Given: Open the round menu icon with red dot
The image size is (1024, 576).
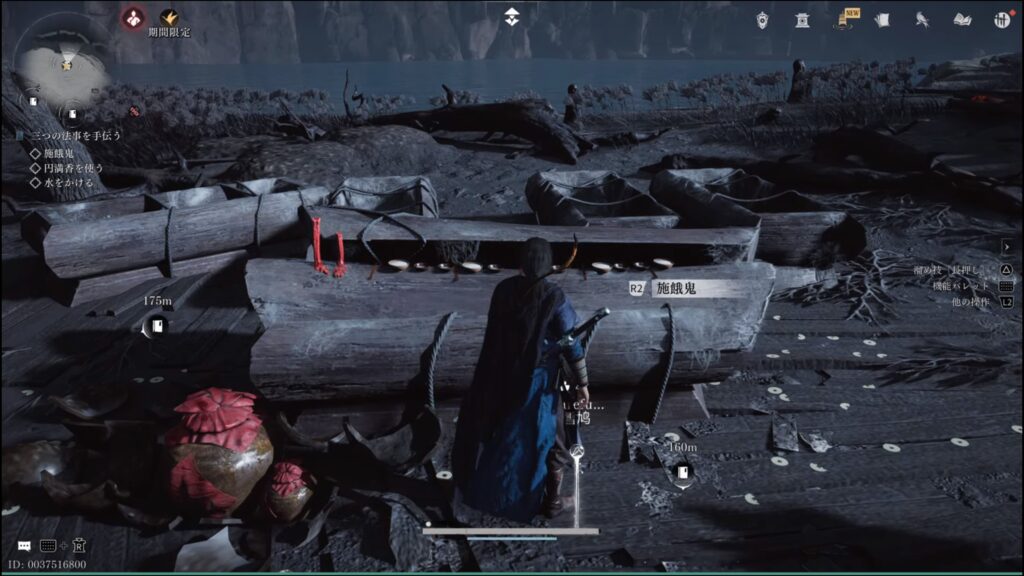Looking at the screenshot, I should (1002, 19).
